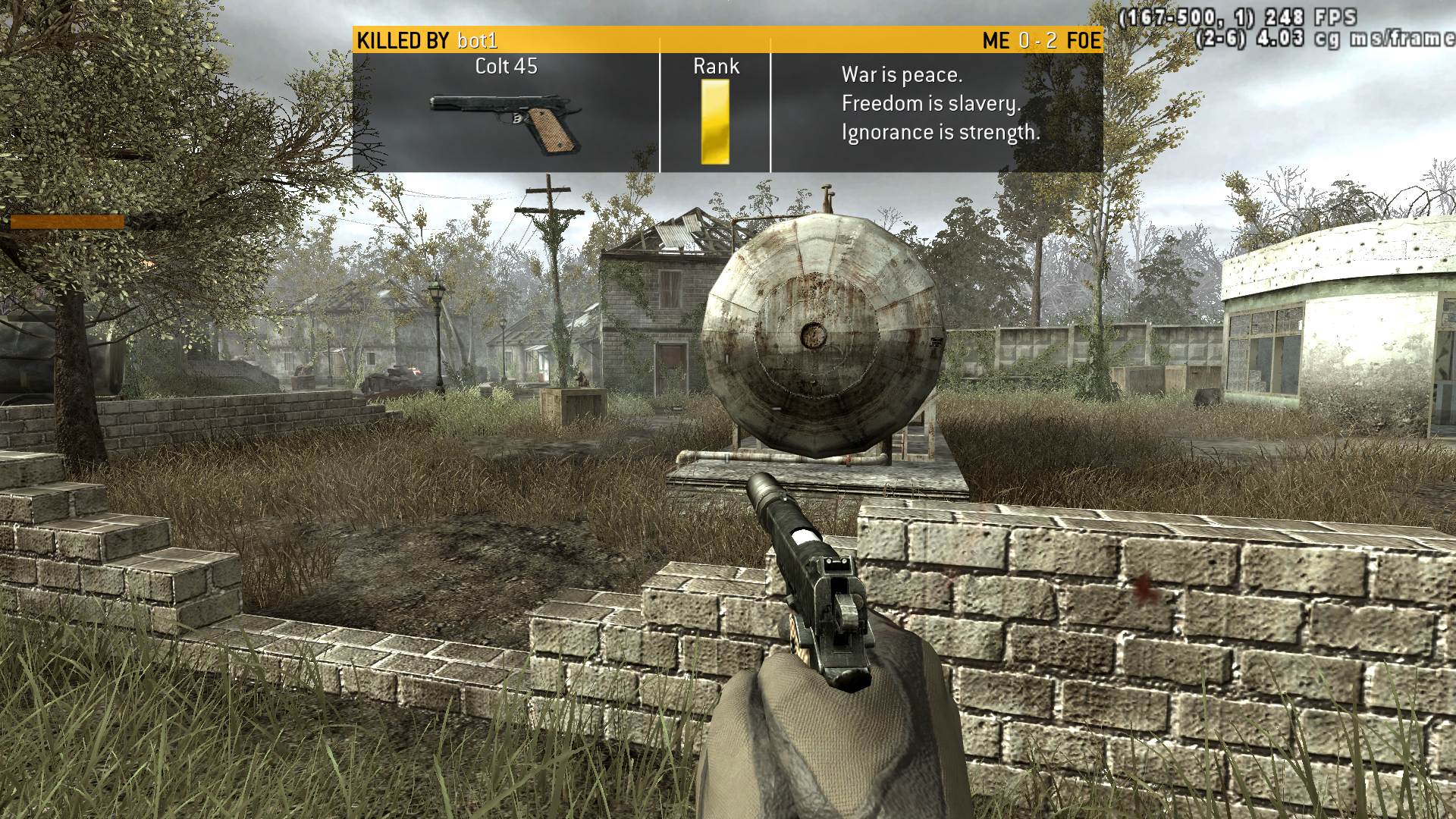Select the gold rank insignia
Viewport: 1456px width, 819px height.
pyautogui.click(x=714, y=121)
